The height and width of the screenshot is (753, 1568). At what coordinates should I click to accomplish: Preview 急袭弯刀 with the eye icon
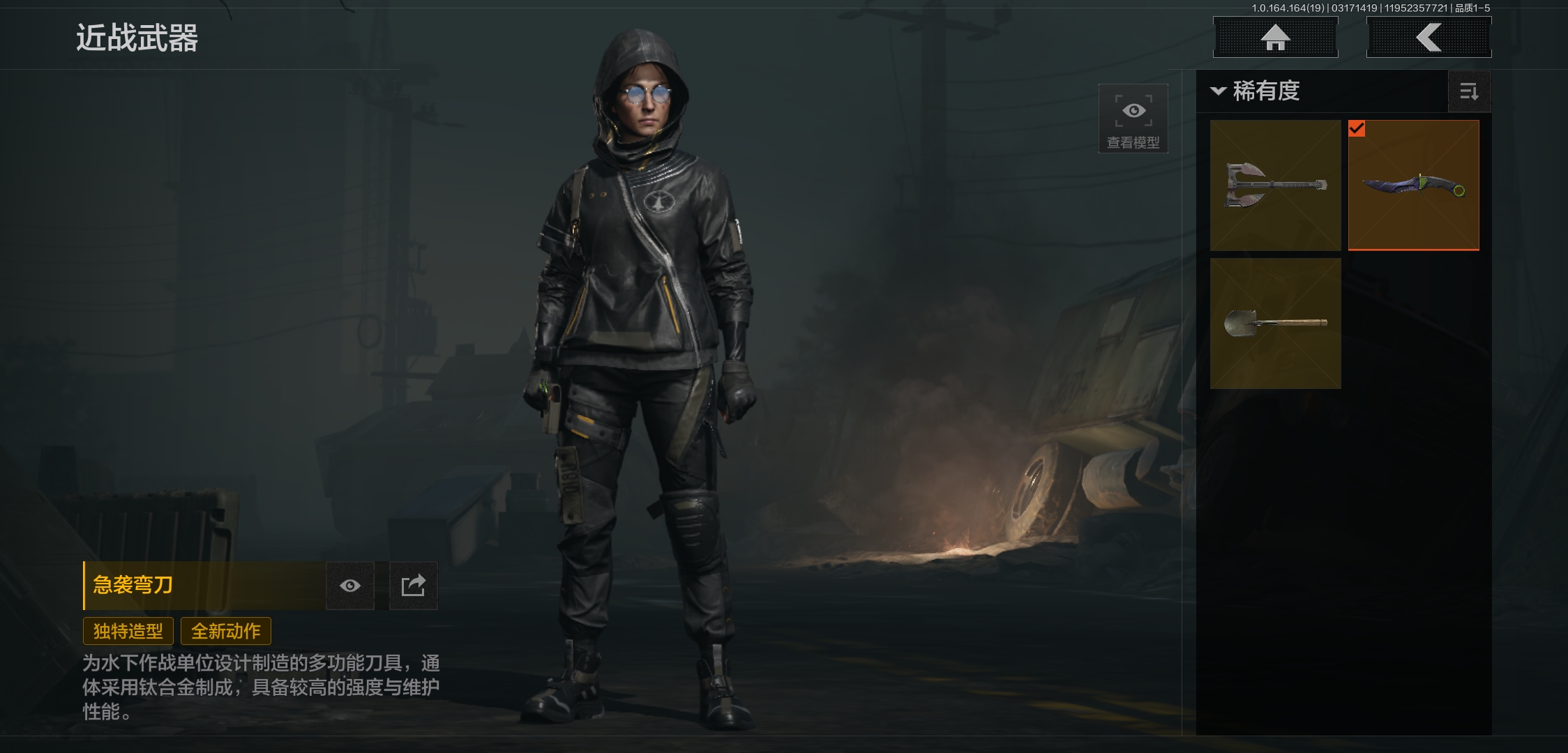350,586
